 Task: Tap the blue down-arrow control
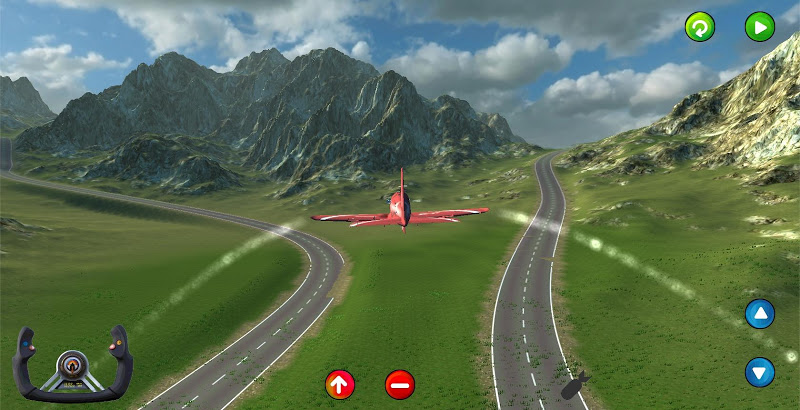(760, 373)
